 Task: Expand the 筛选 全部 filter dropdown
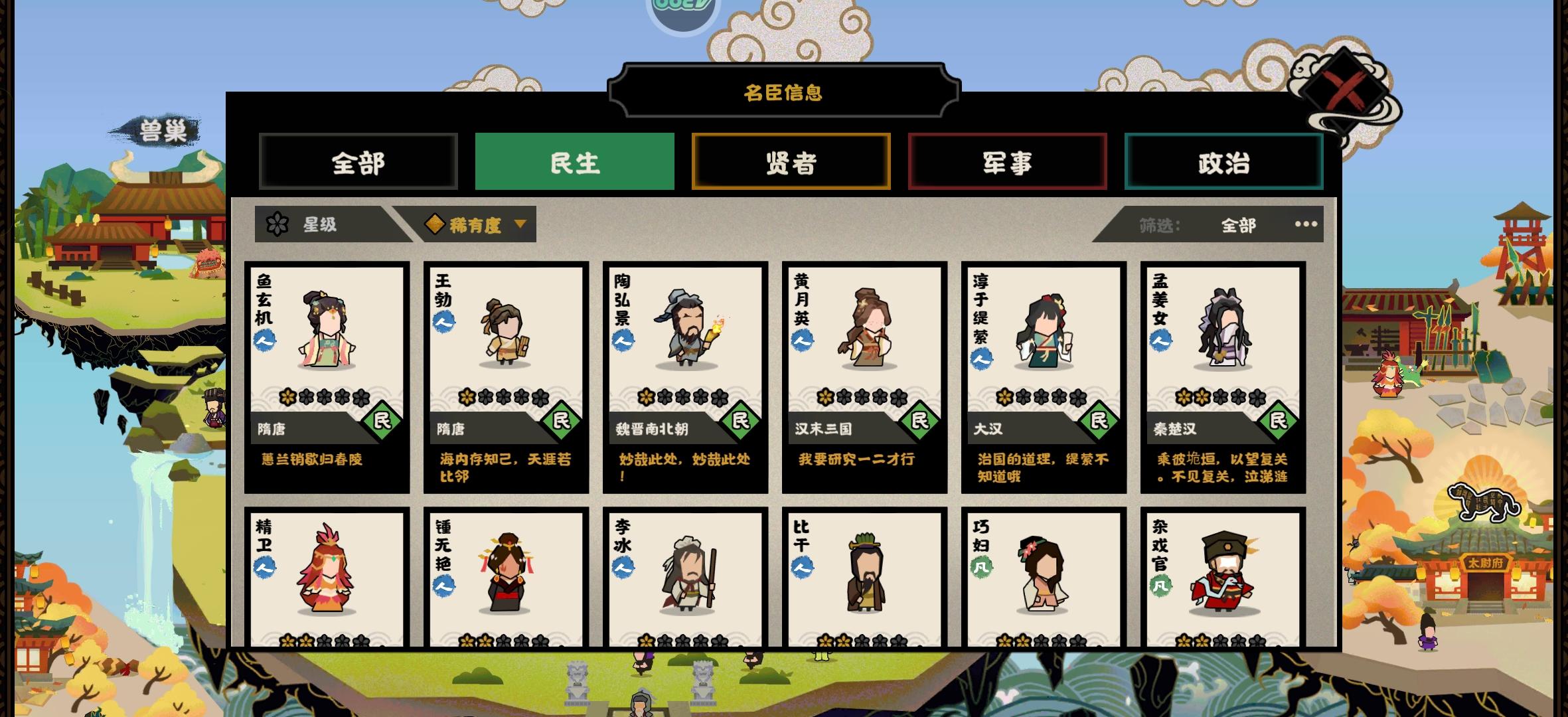click(1237, 225)
